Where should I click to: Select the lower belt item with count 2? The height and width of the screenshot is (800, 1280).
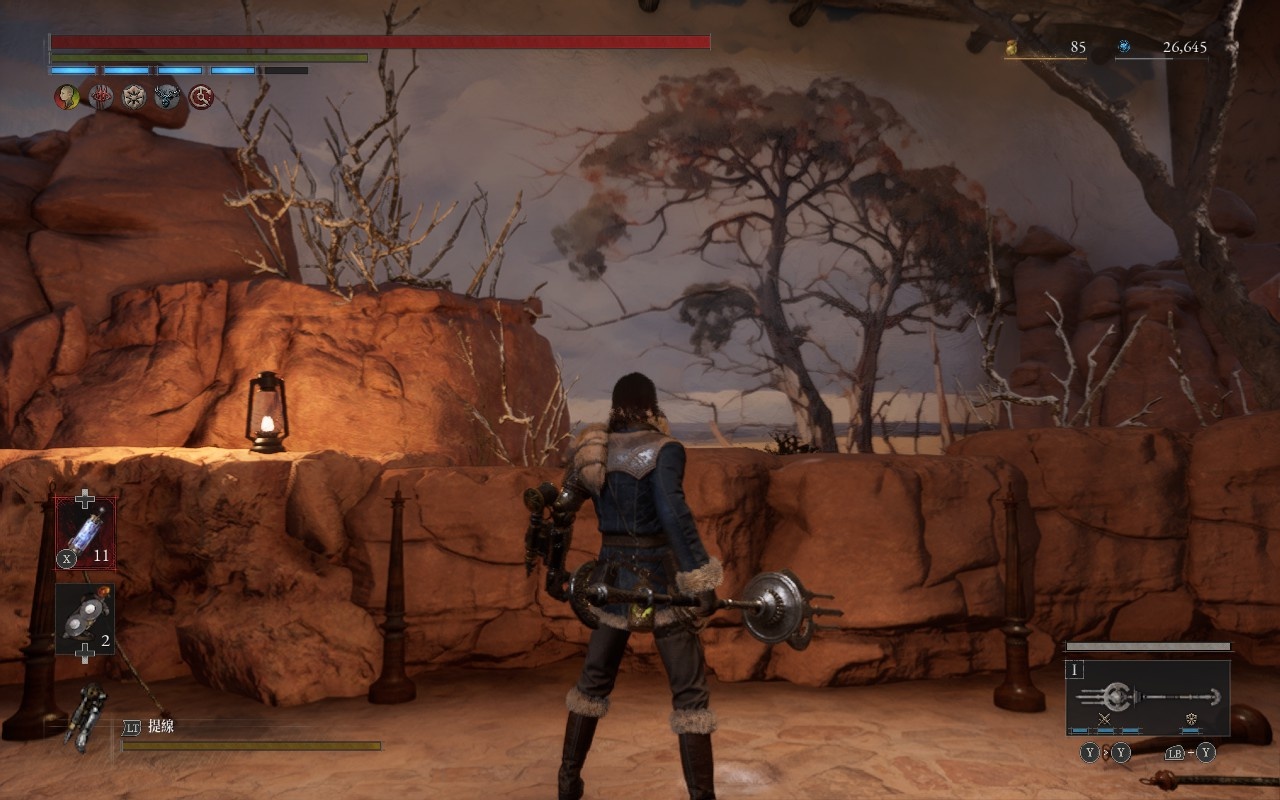[85, 620]
